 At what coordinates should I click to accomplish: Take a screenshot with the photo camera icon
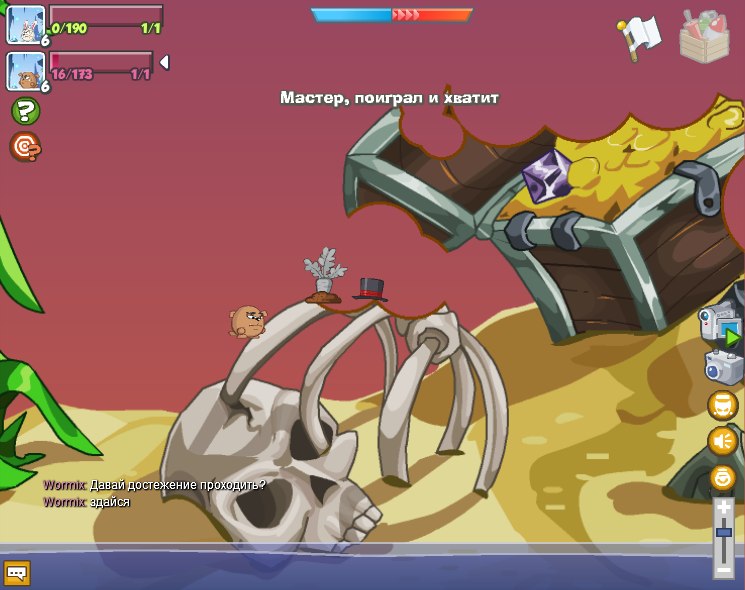pos(723,367)
